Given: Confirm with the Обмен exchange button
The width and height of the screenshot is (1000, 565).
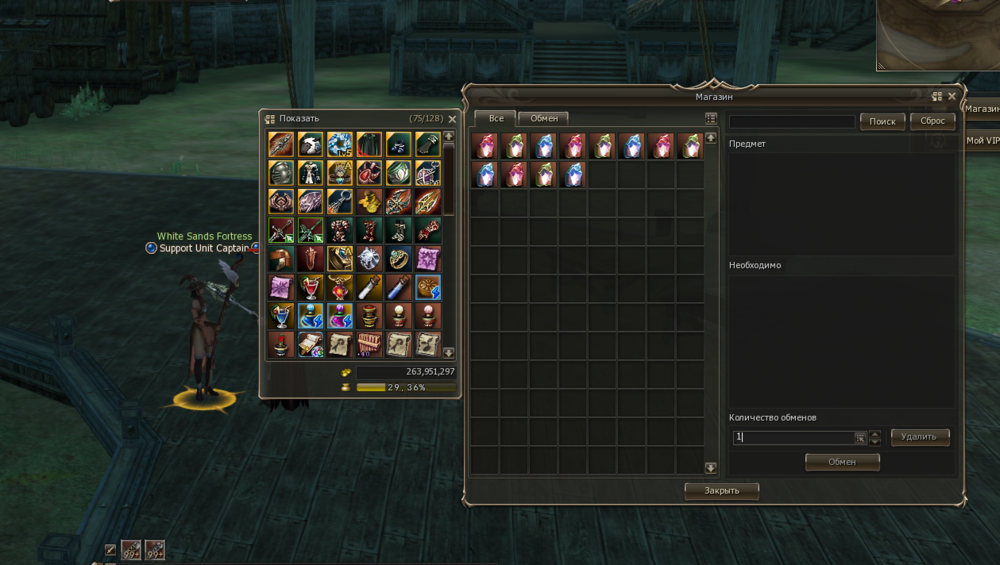Looking at the screenshot, I should tap(842, 462).
